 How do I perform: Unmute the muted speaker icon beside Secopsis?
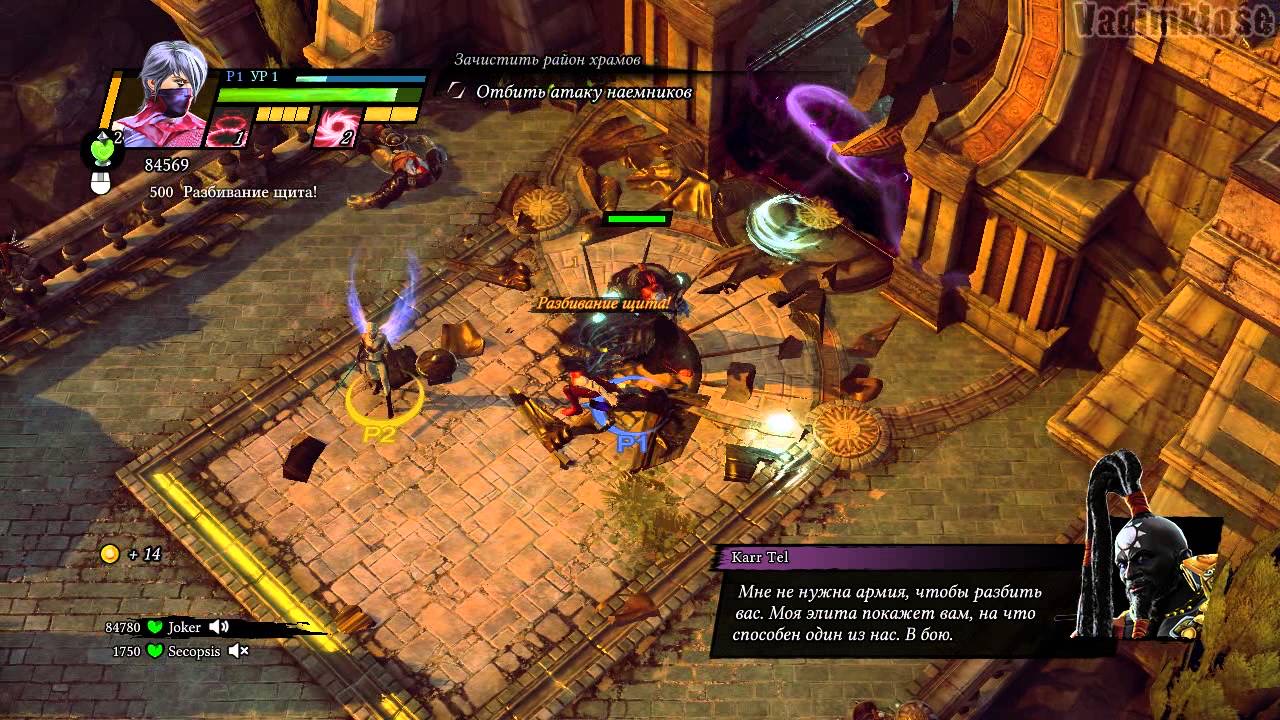coord(238,651)
